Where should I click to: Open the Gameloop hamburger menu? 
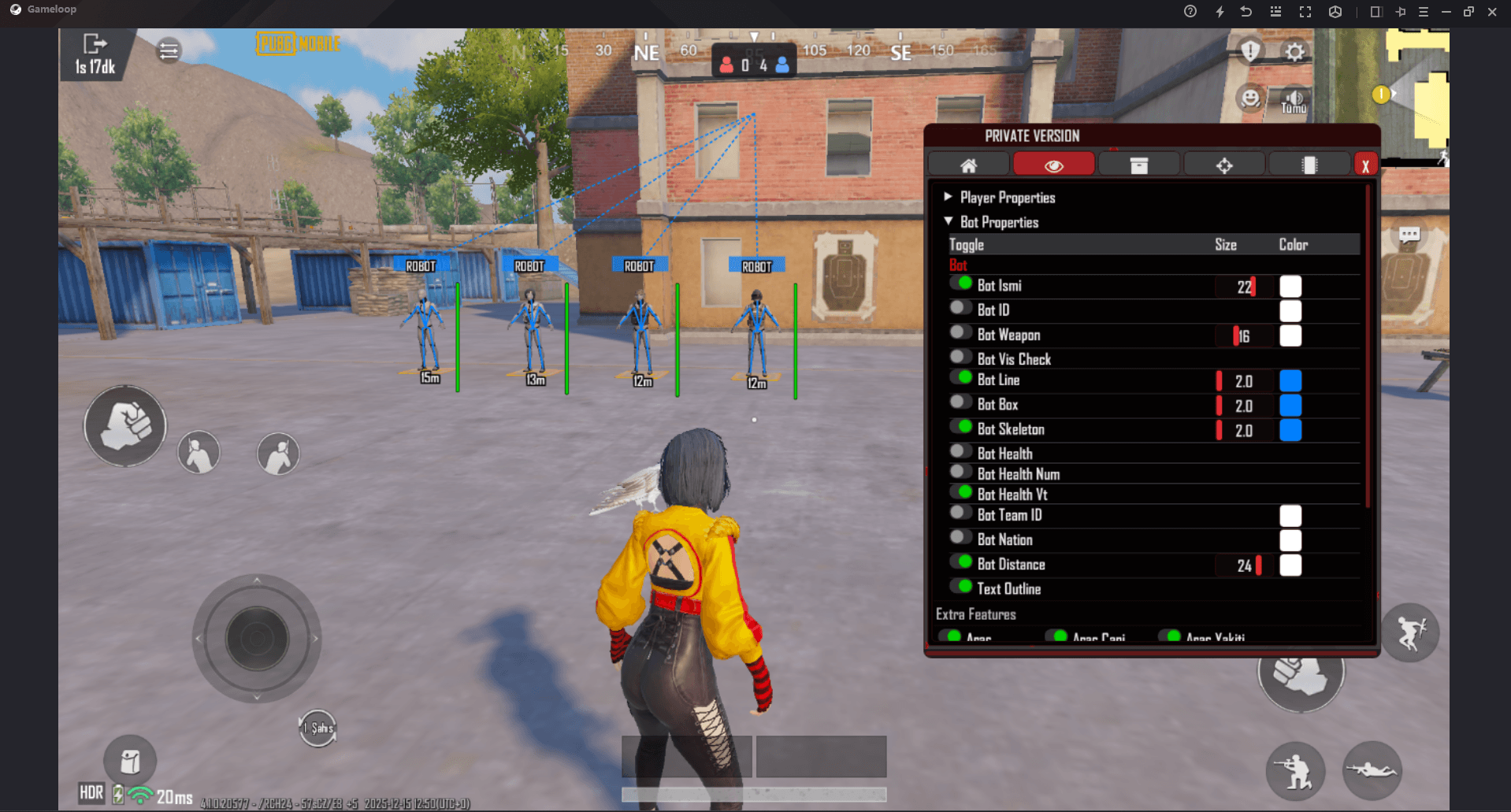tap(1423, 11)
